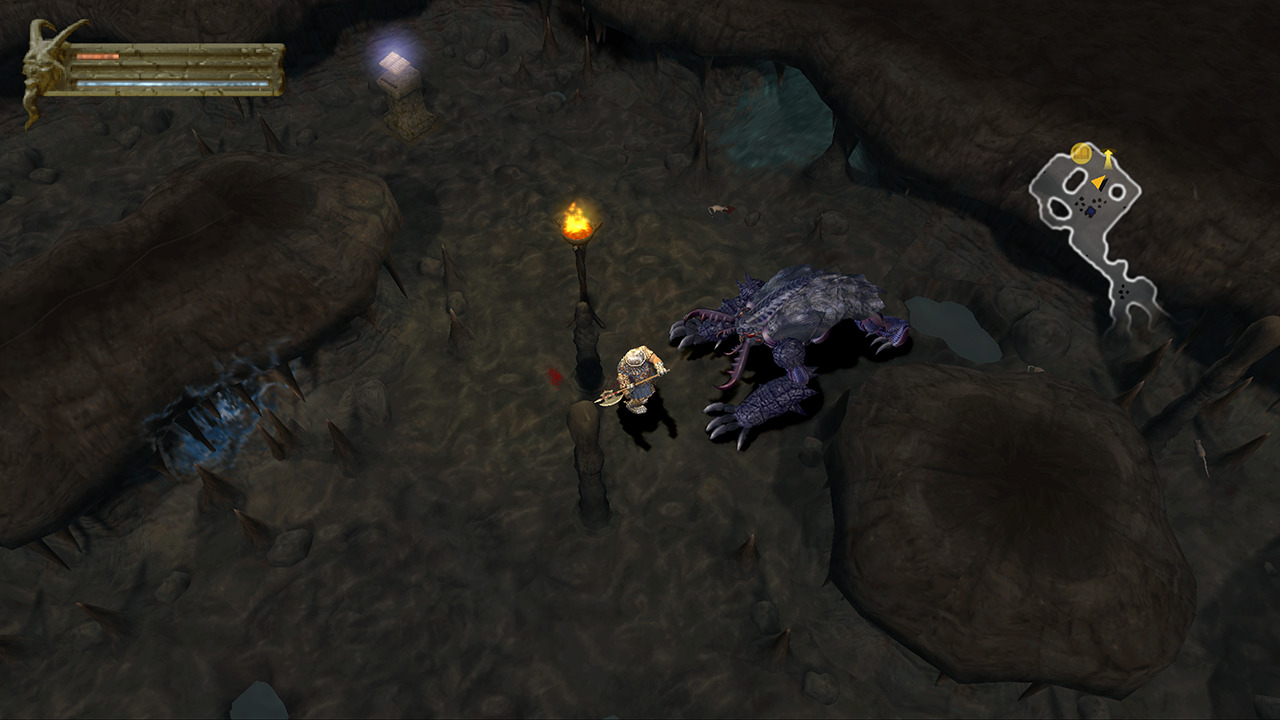The width and height of the screenshot is (1280, 720).
Task: Click the small round room on the minimap
Action: [x=1117, y=190]
